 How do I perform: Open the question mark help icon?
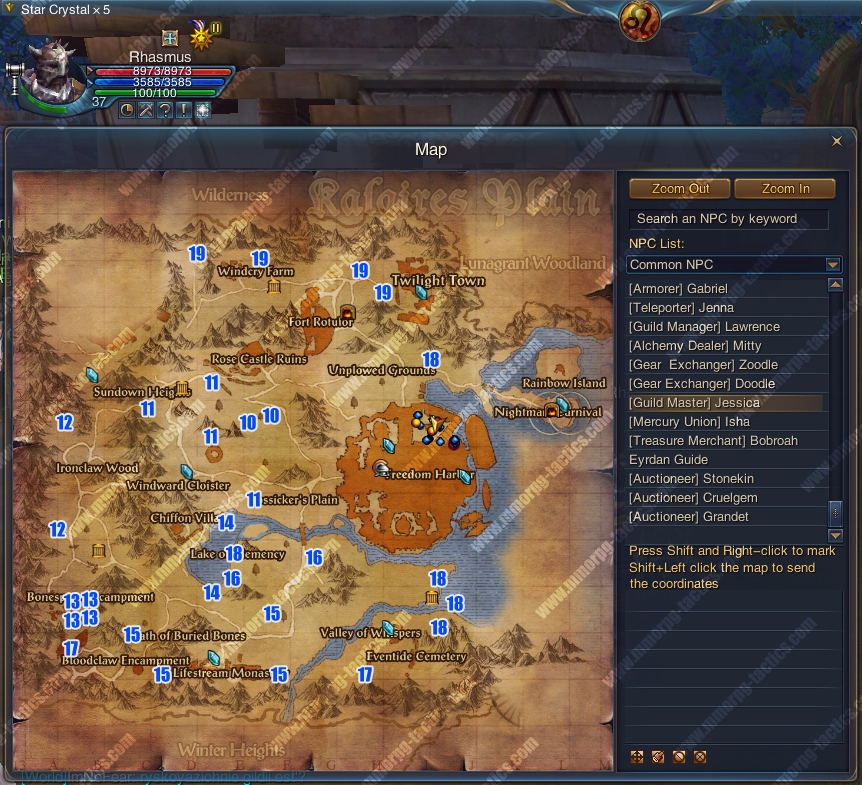tap(165, 110)
